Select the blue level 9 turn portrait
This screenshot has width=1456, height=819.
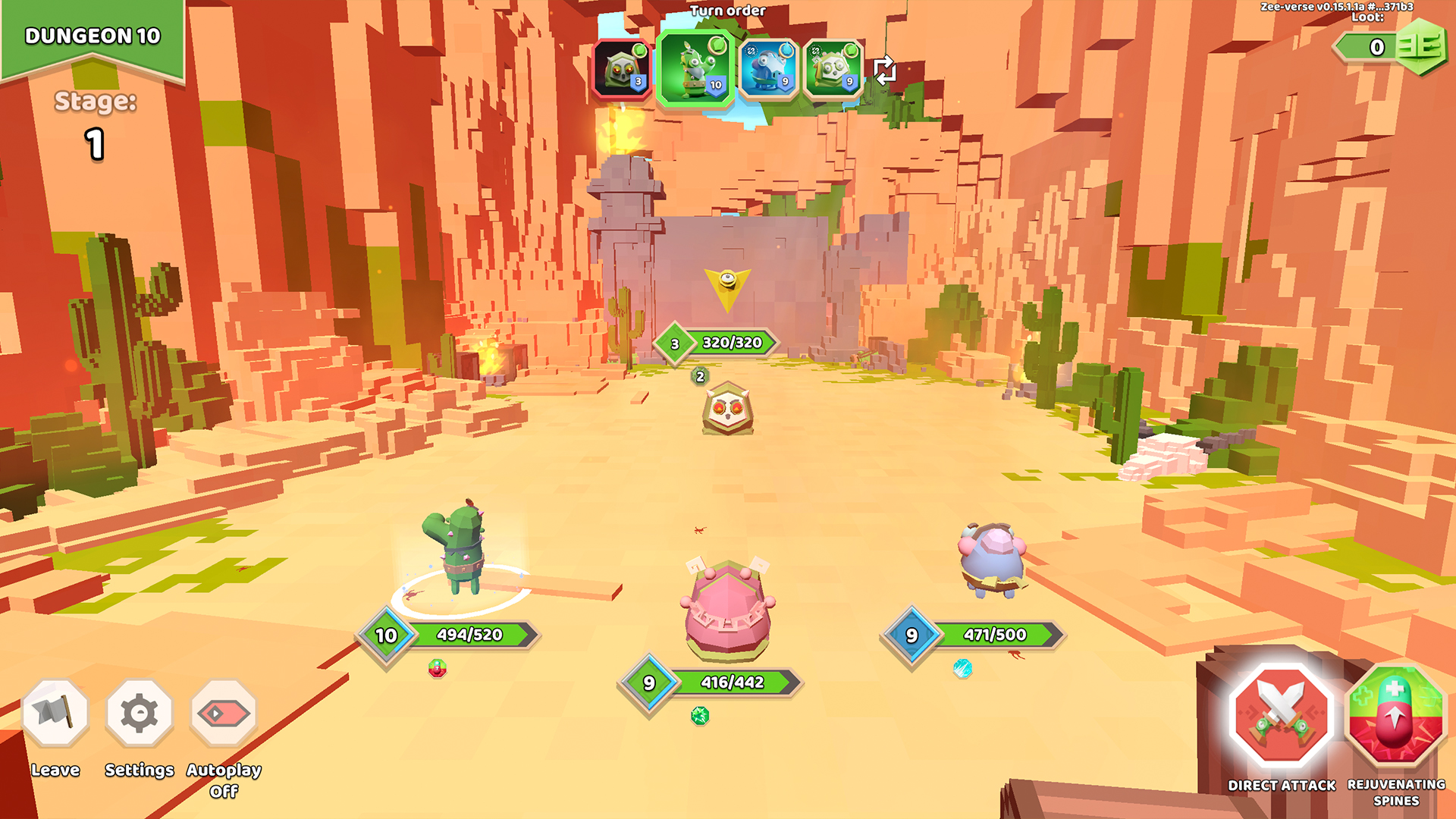(768, 70)
